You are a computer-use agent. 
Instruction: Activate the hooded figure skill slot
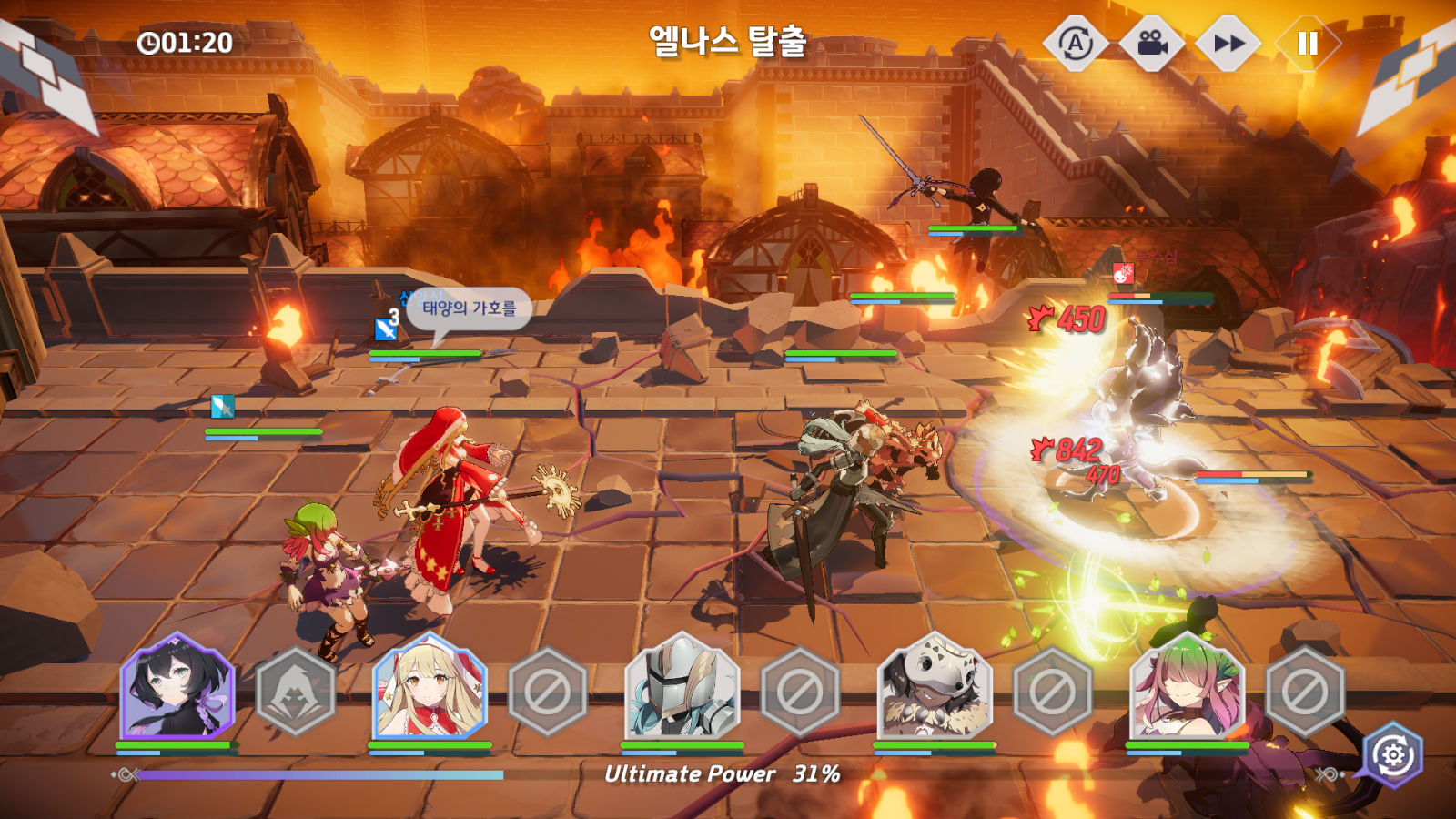click(x=296, y=692)
